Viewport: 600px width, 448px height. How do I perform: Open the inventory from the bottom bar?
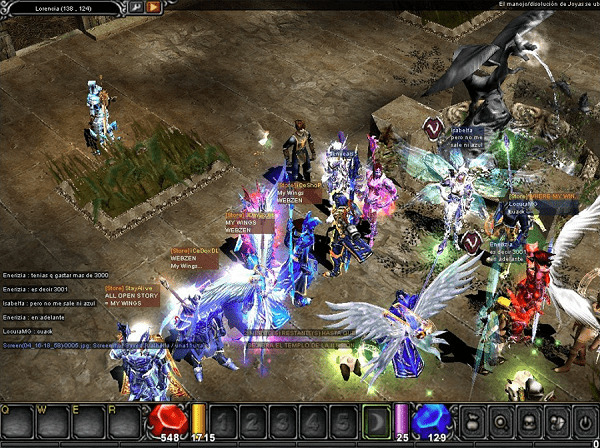[529, 421]
